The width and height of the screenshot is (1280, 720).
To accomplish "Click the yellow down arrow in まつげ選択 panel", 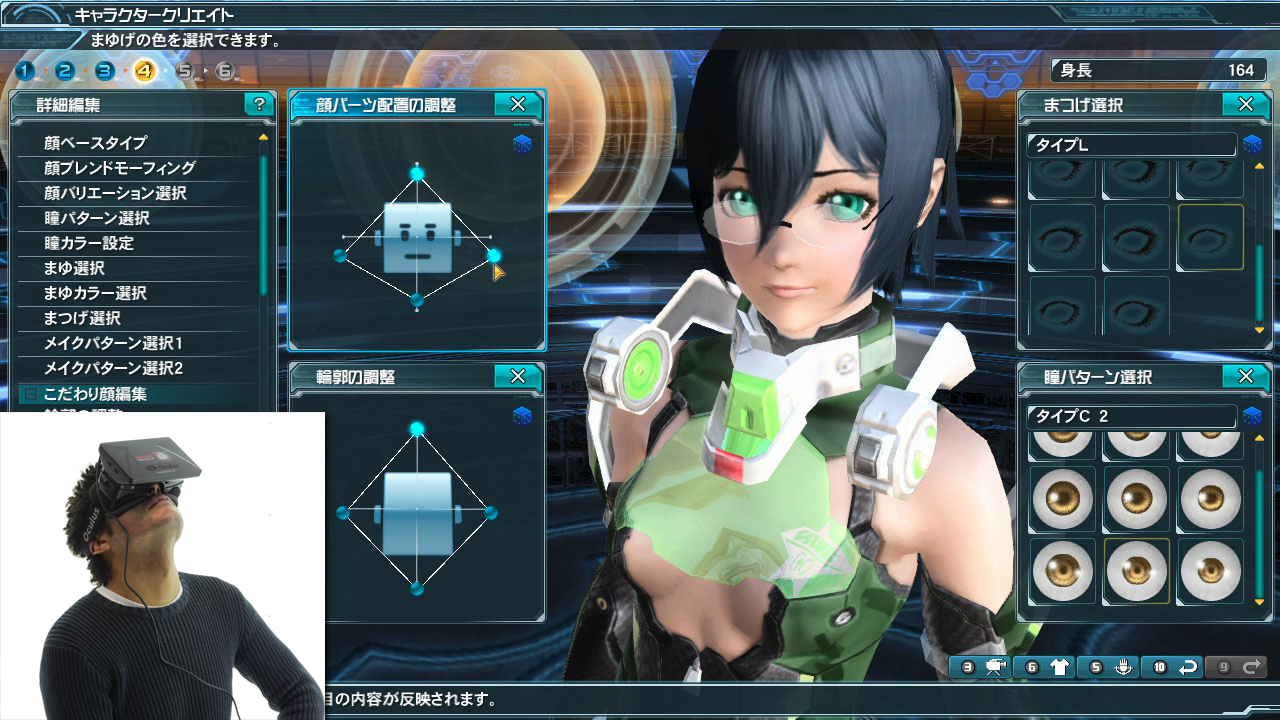I will (x=1259, y=330).
